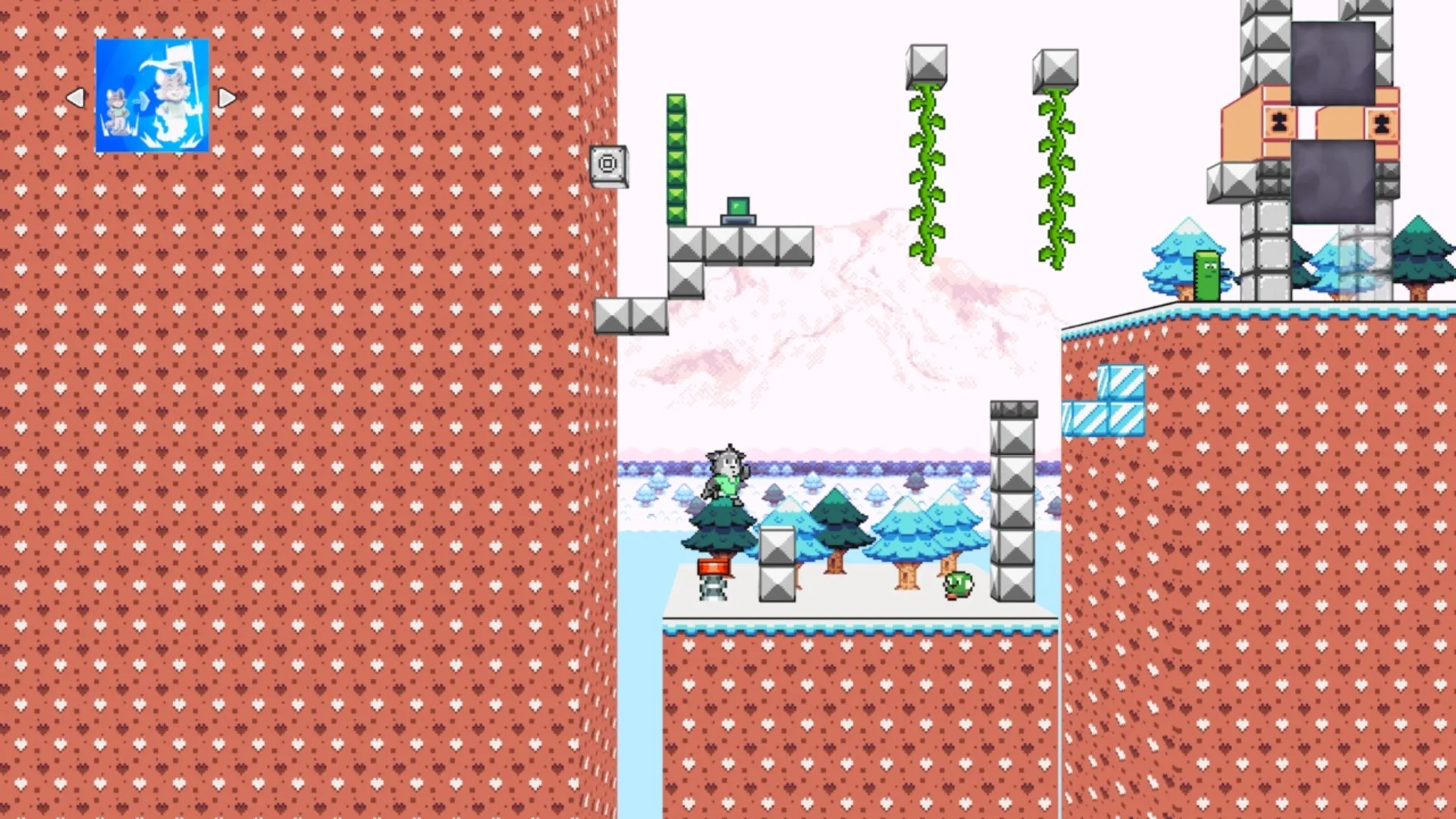Select the character transformation thumbnail
Image resolution: width=1456 pixels, height=819 pixels.
152,95
